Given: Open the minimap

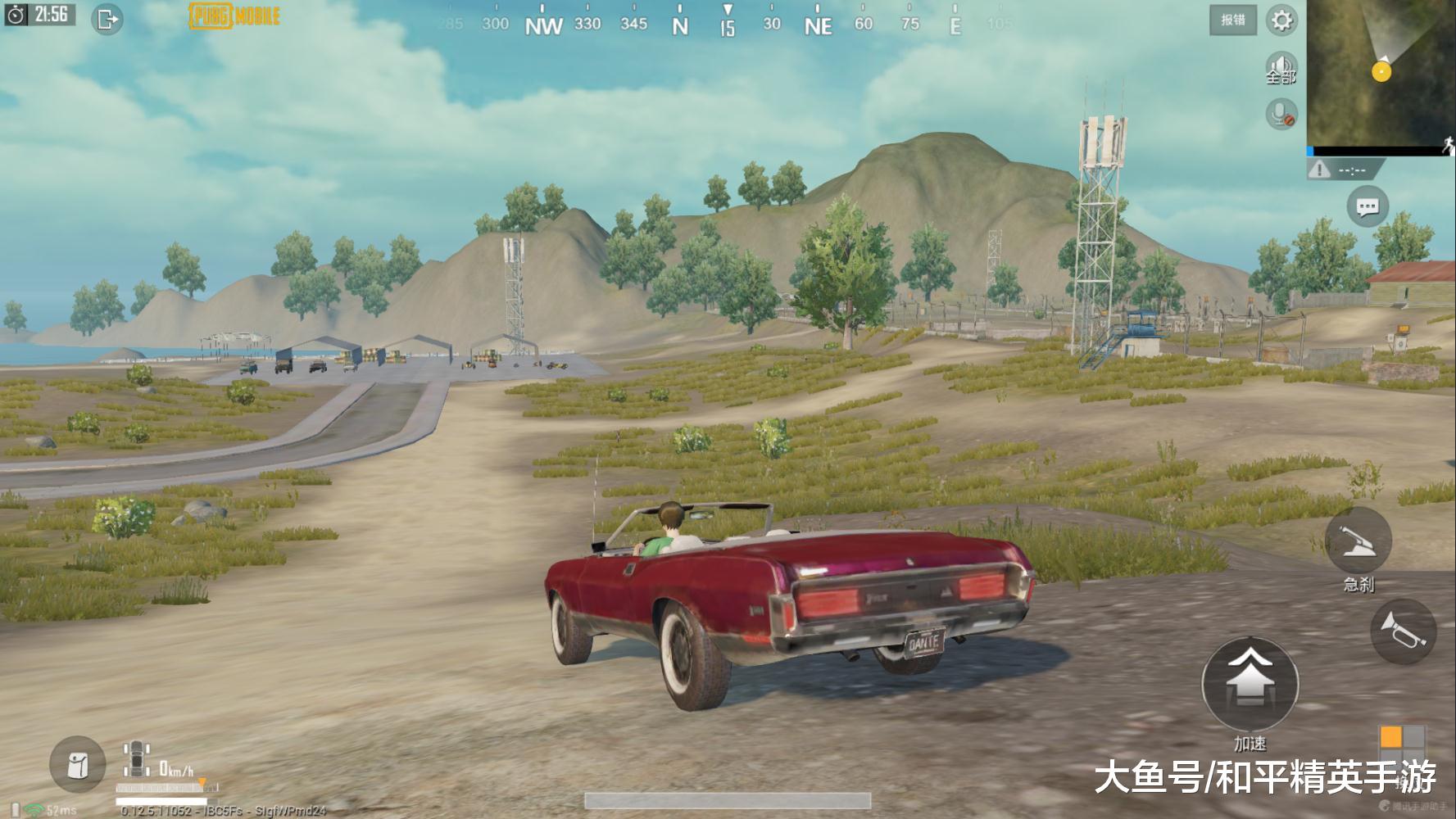Looking at the screenshot, I should [1380, 74].
